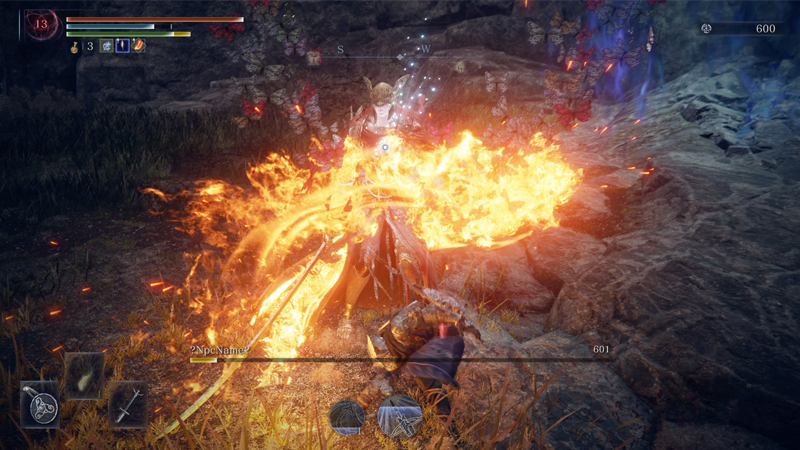
Task: Click the red level 13 emblem
Action: point(42,25)
